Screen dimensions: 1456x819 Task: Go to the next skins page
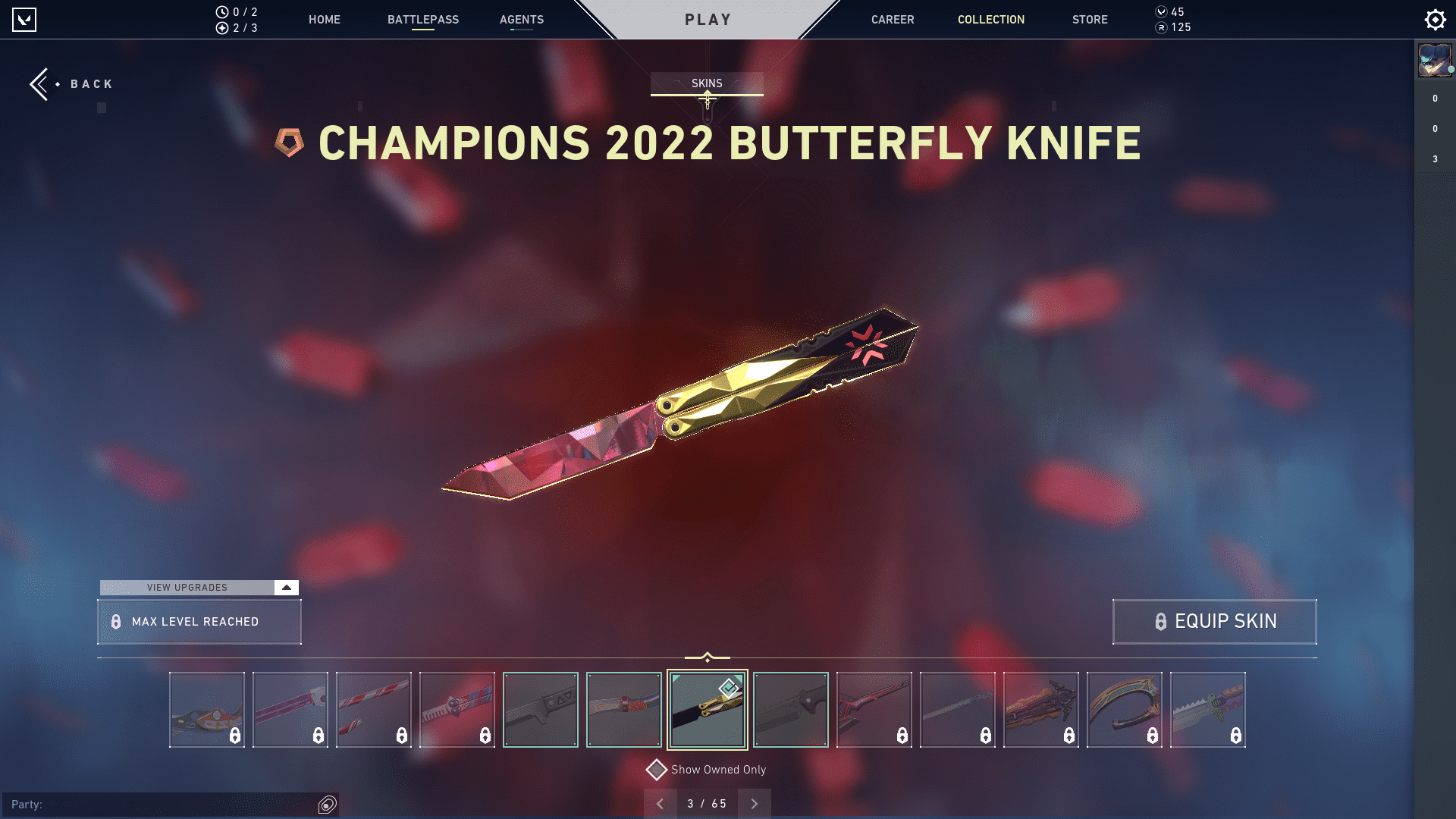(754, 803)
